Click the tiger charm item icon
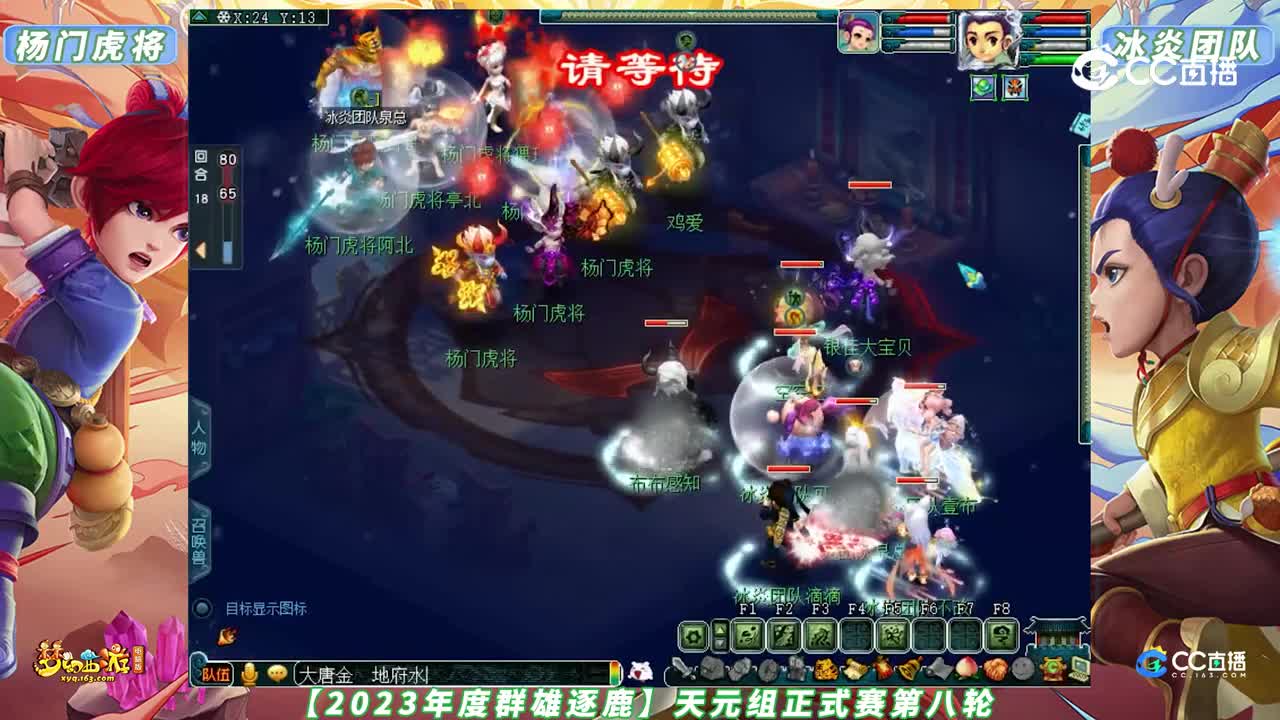The height and width of the screenshot is (720, 1280). pyautogui.click(x=827, y=668)
